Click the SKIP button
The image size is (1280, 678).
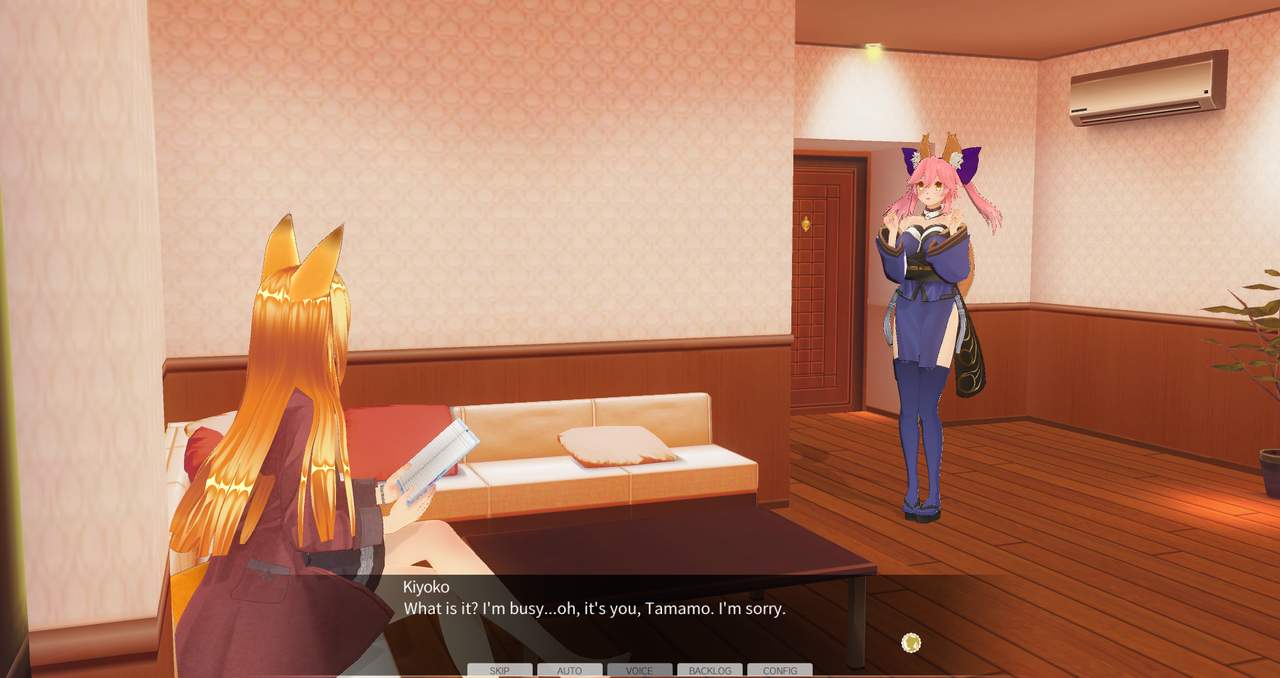pyautogui.click(x=499, y=670)
